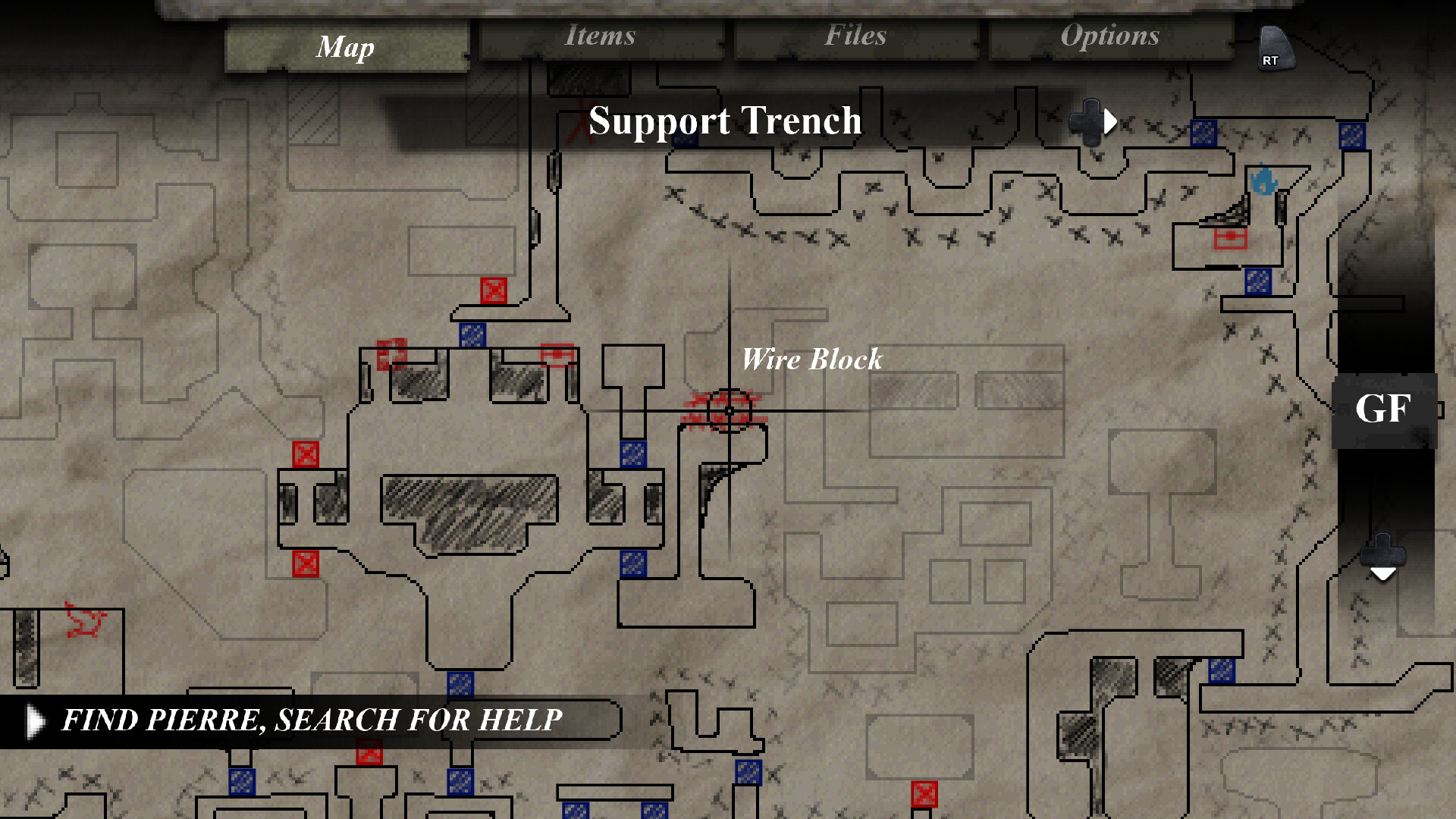Select the Wire Block crosshair marker
The width and height of the screenshot is (1456, 819).
pos(728,411)
